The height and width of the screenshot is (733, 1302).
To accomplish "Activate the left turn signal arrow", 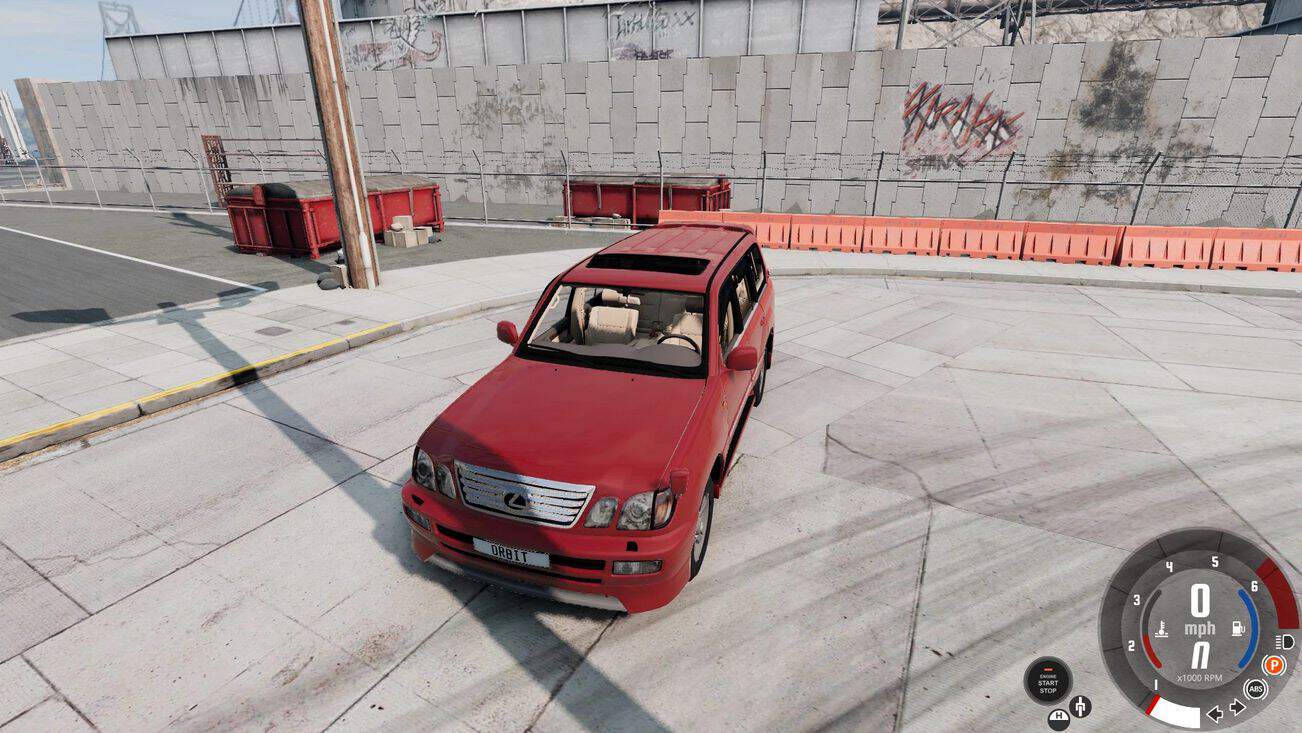I will pos(1215,713).
